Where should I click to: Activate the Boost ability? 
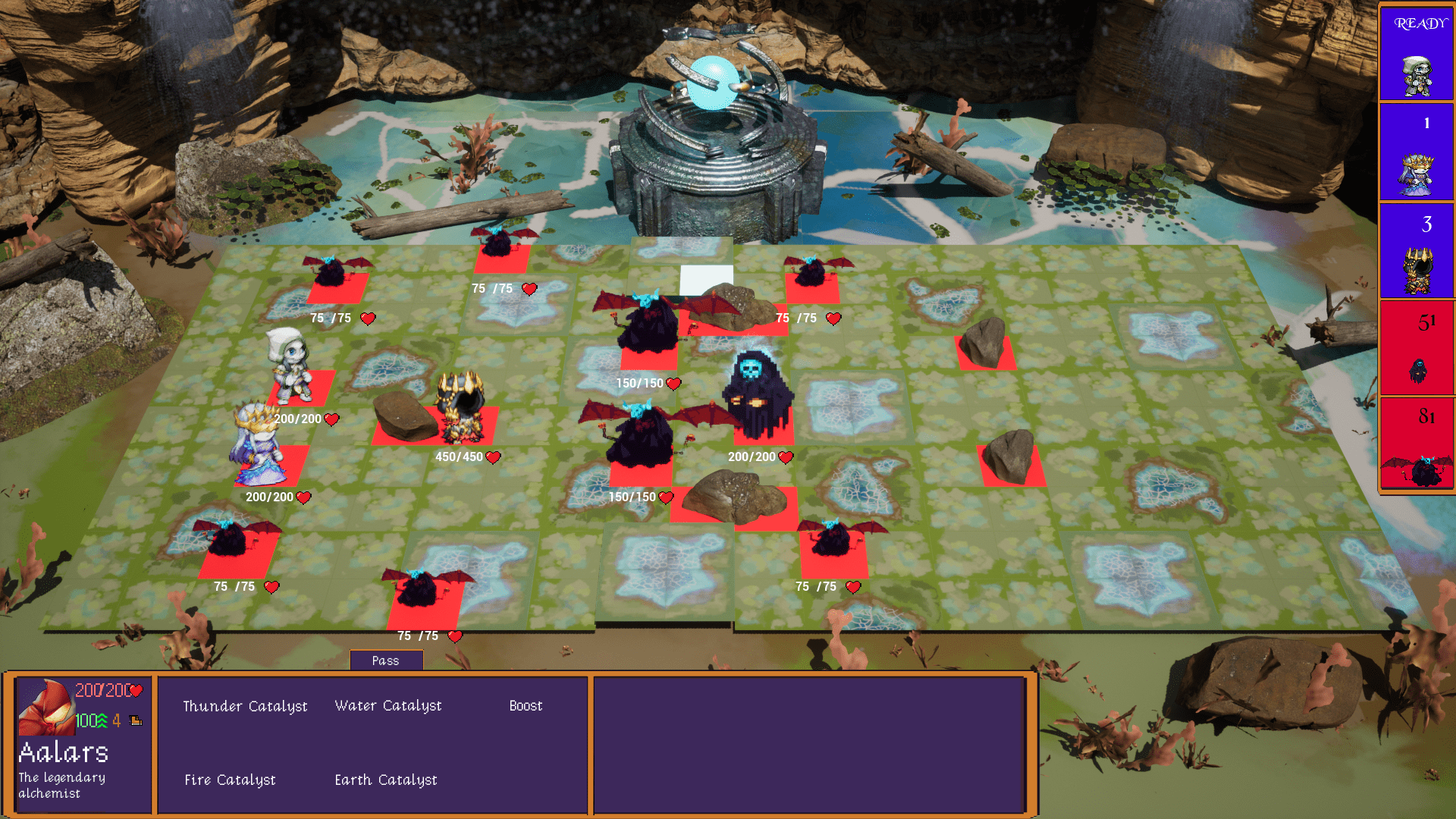pyautogui.click(x=526, y=705)
